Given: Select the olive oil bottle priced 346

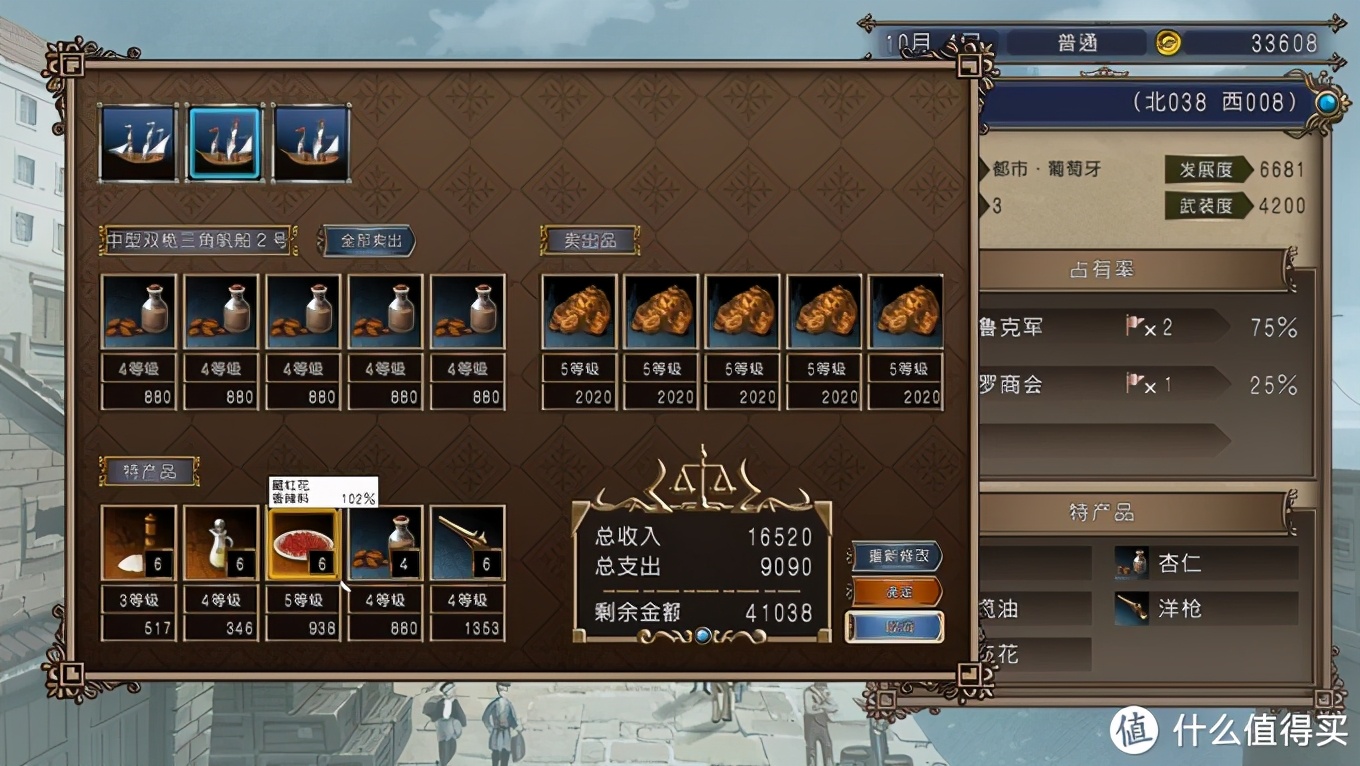Looking at the screenshot, I should coord(221,543).
